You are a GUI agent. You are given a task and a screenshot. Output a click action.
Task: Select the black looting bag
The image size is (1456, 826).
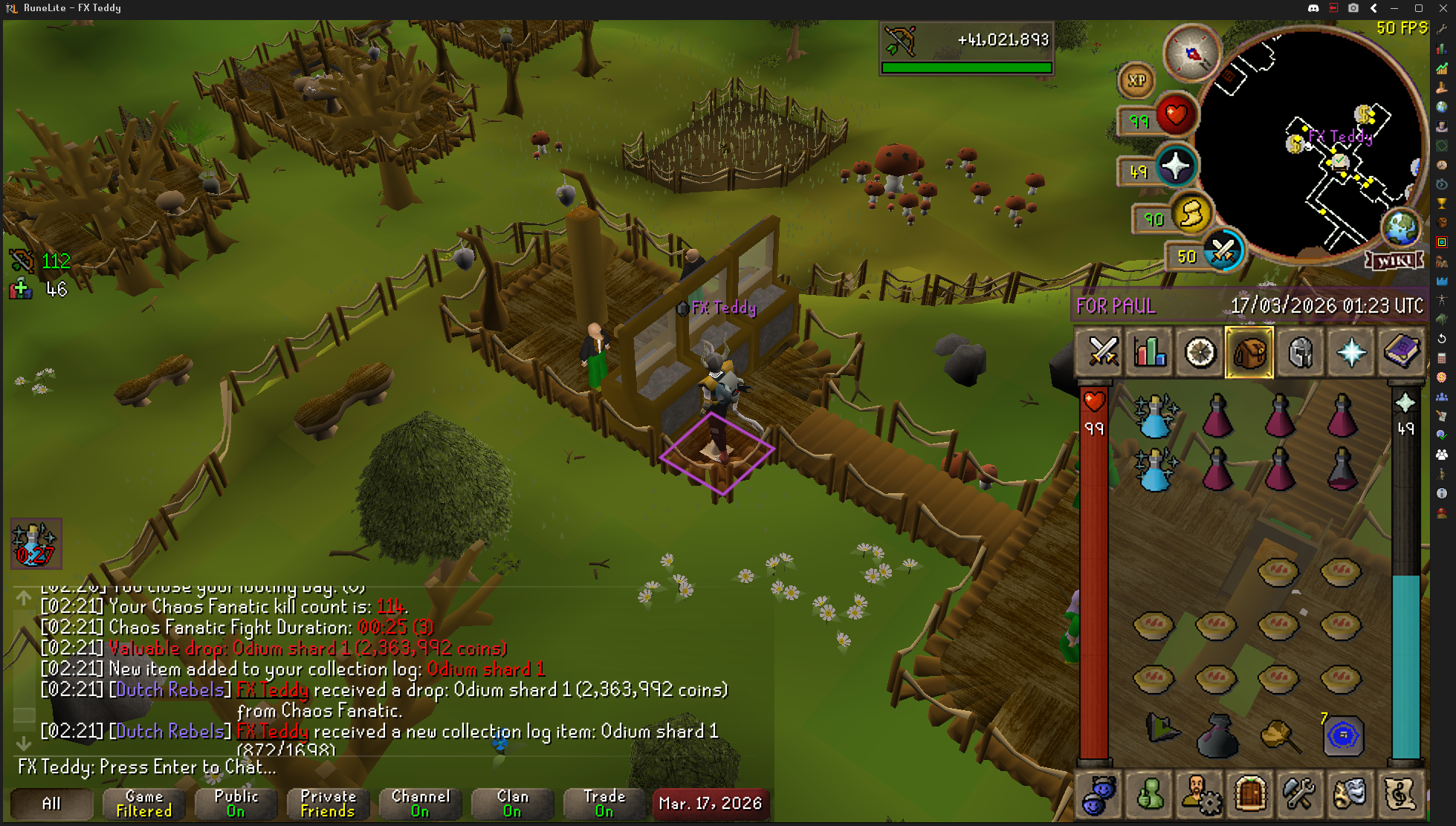coord(1217,736)
